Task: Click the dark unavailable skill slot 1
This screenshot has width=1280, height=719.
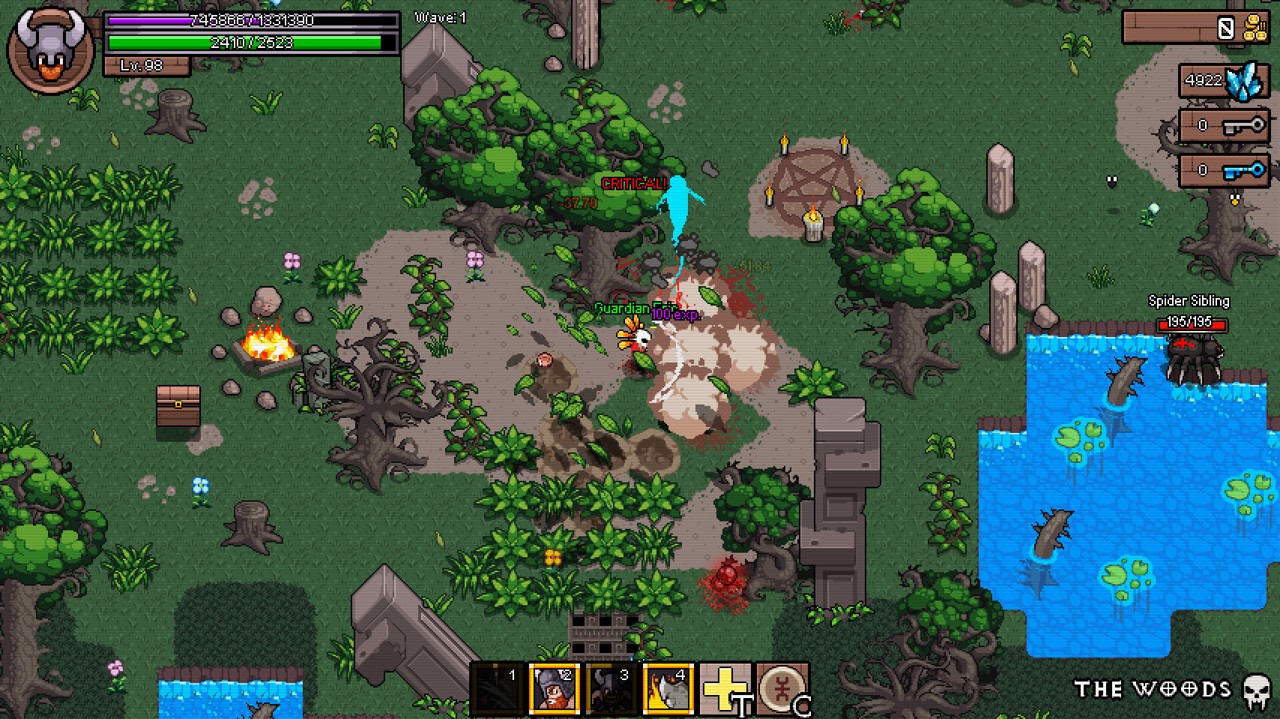Action: 497,689
